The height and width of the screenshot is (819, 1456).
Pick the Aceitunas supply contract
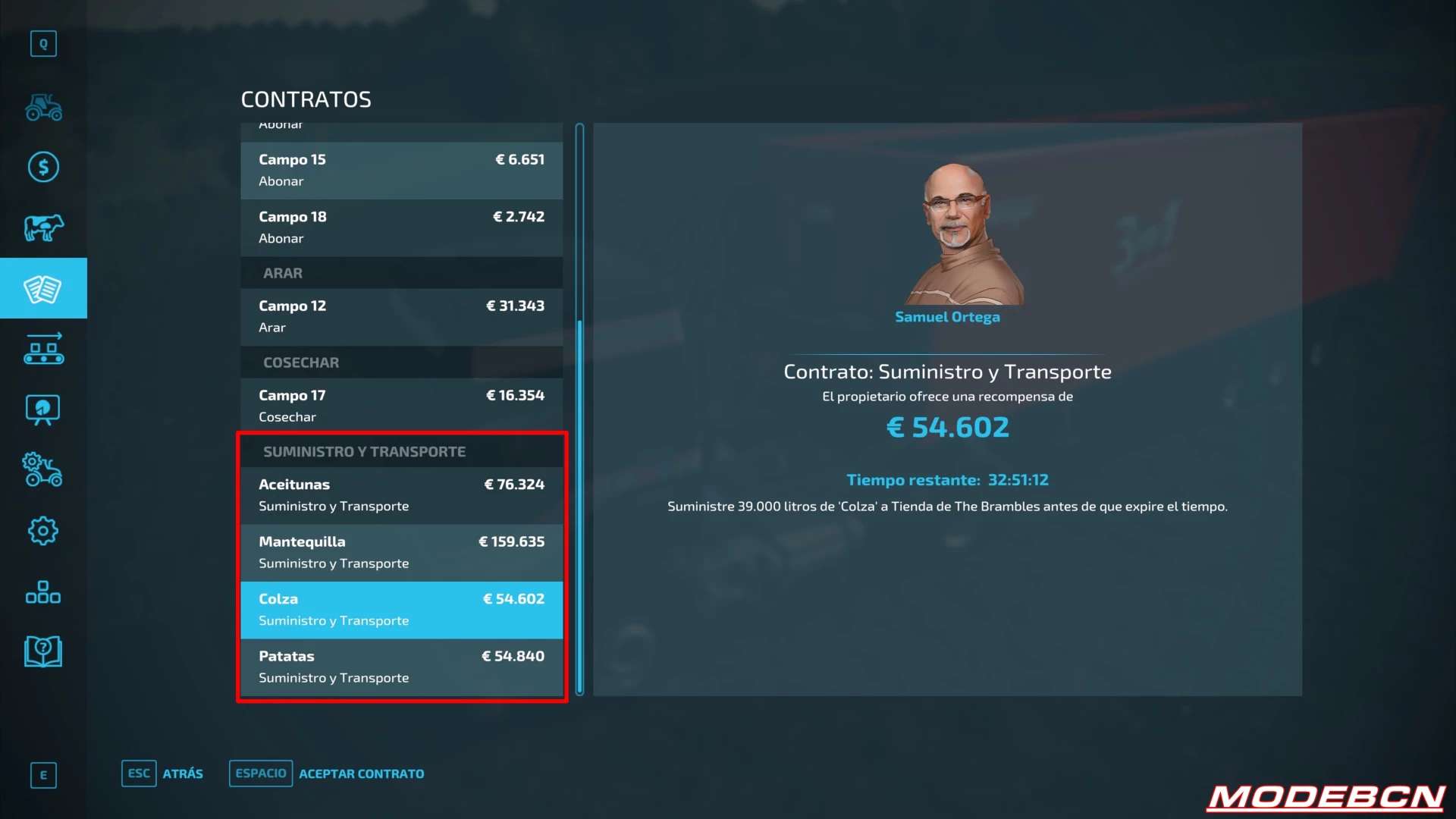401,495
